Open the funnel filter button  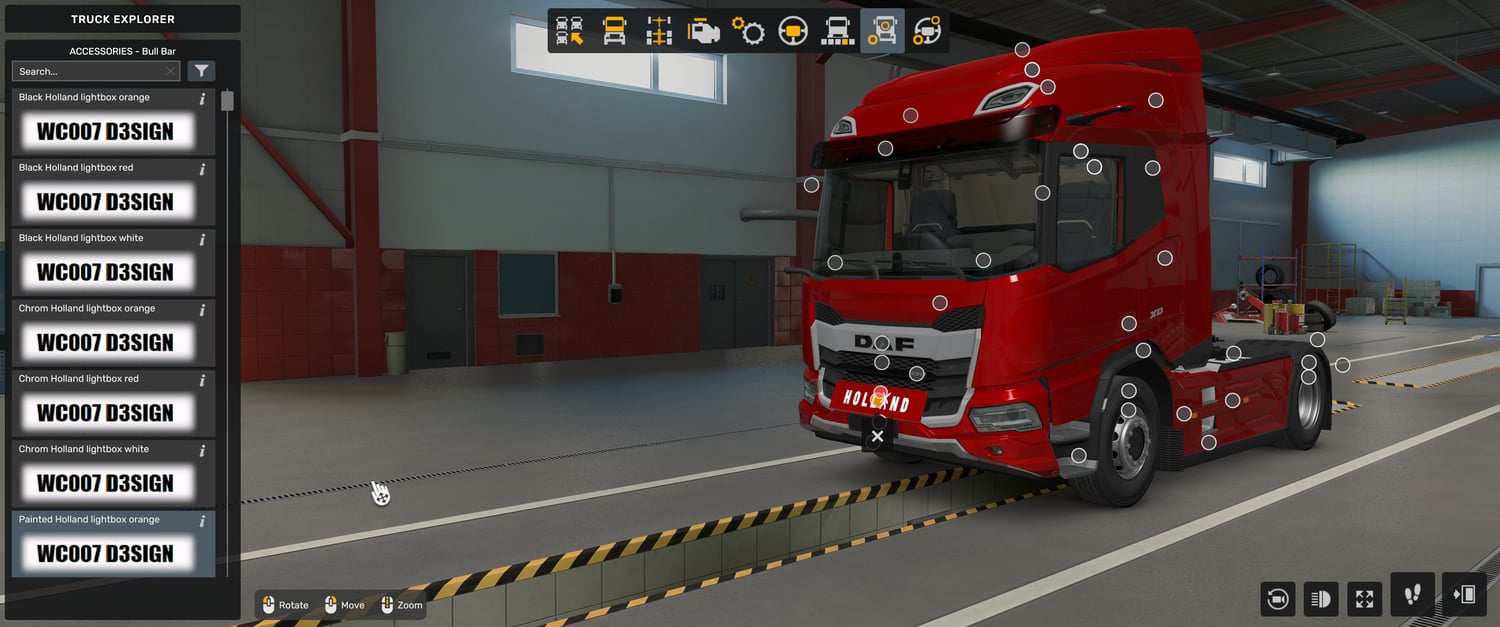(x=201, y=71)
